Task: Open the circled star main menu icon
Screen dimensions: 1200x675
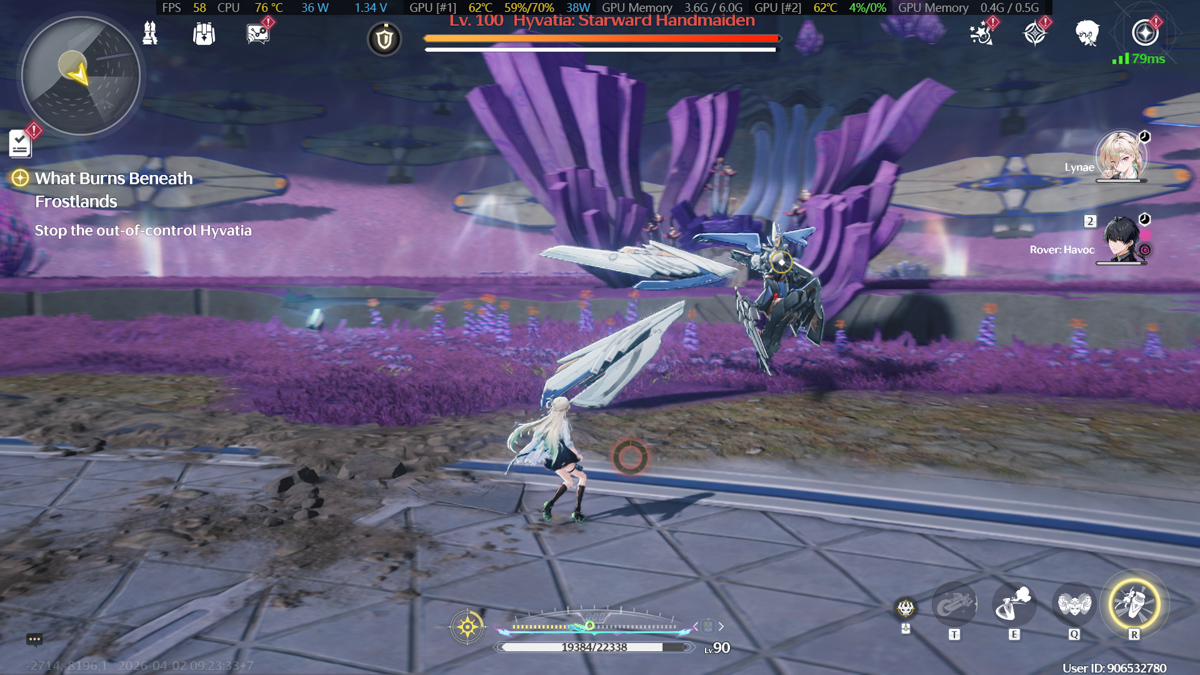Action: click(1145, 33)
